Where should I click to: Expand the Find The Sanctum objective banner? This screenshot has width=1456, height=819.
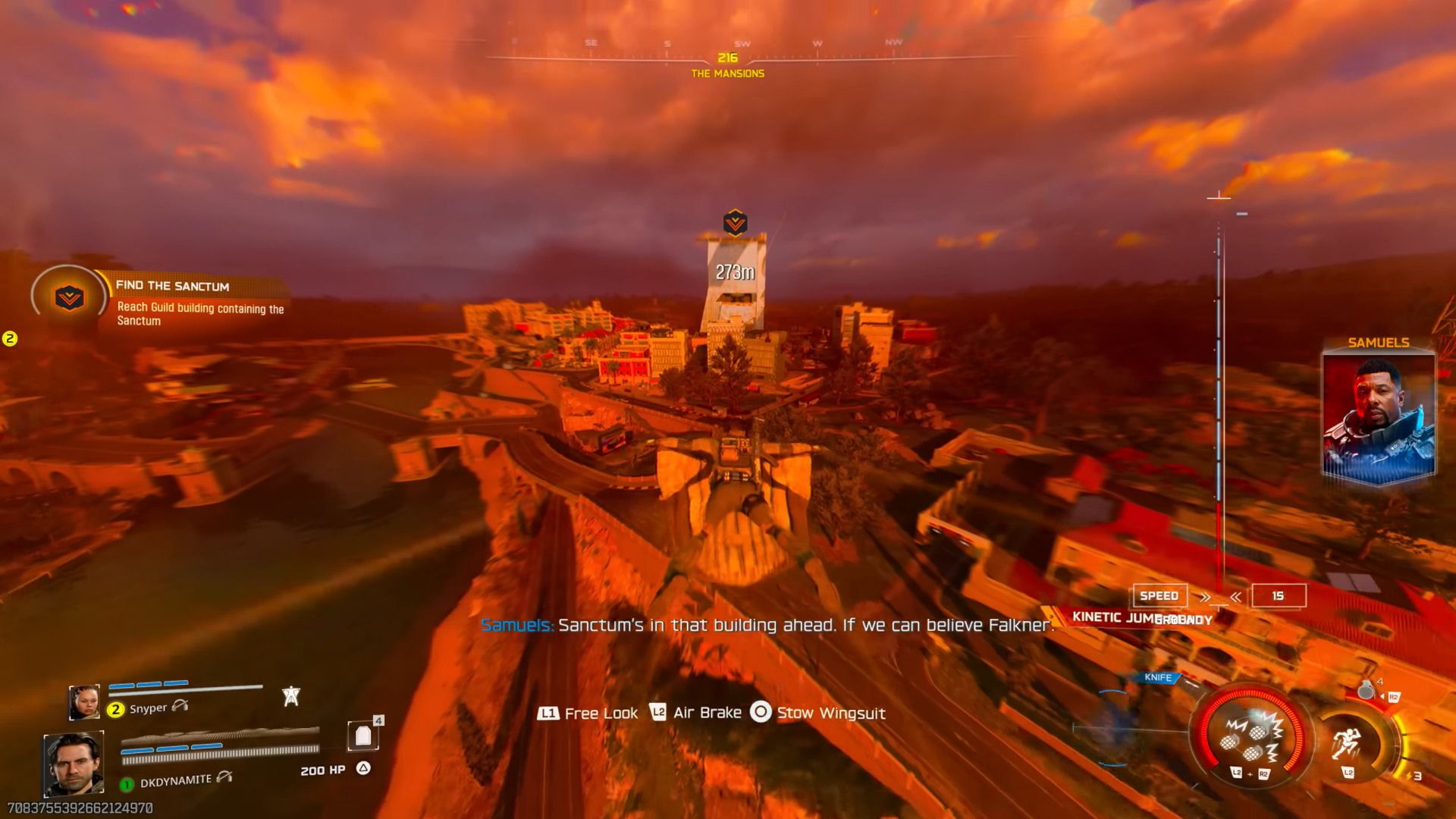click(x=173, y=287)
